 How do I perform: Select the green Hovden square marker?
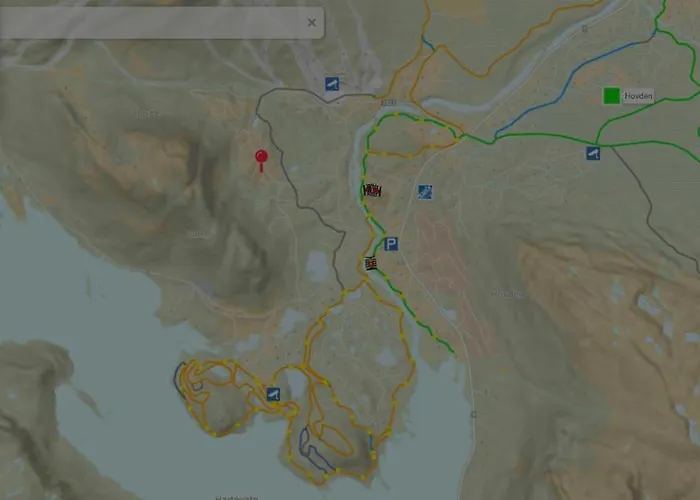click(611, 96)
